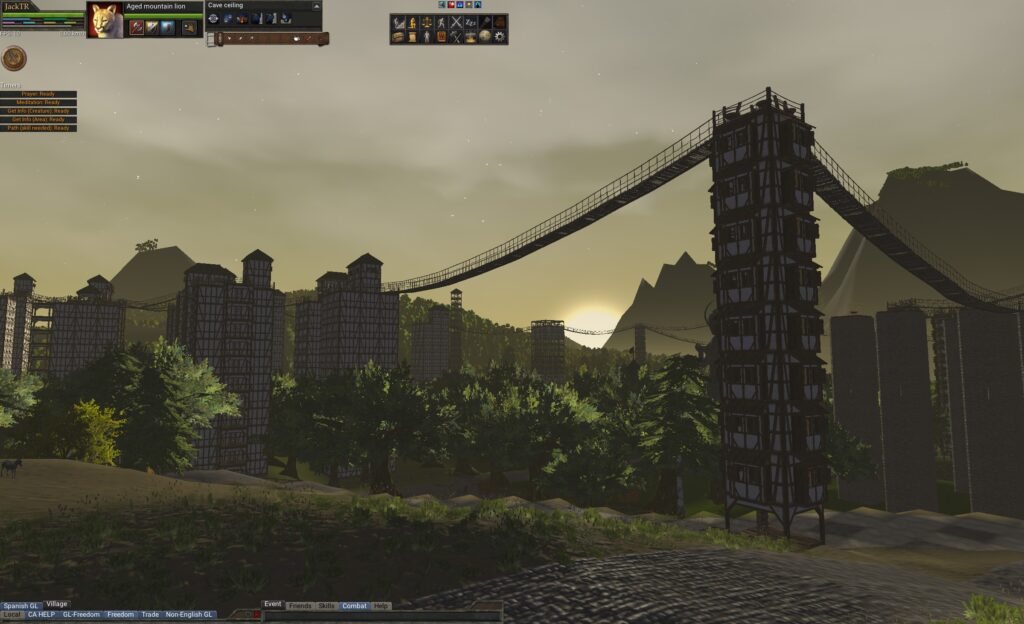Click the crossed swords icon

coord(456,22)
